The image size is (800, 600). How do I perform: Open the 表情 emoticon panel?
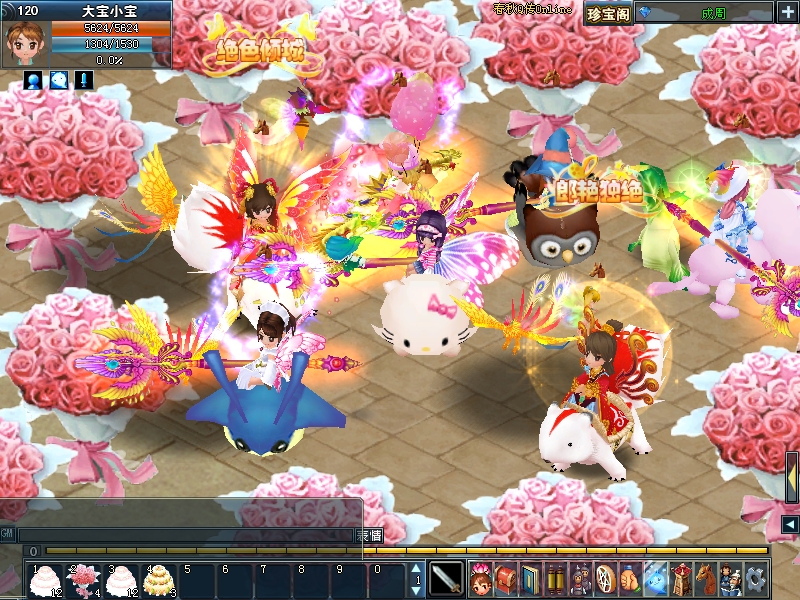coord(370,536)
